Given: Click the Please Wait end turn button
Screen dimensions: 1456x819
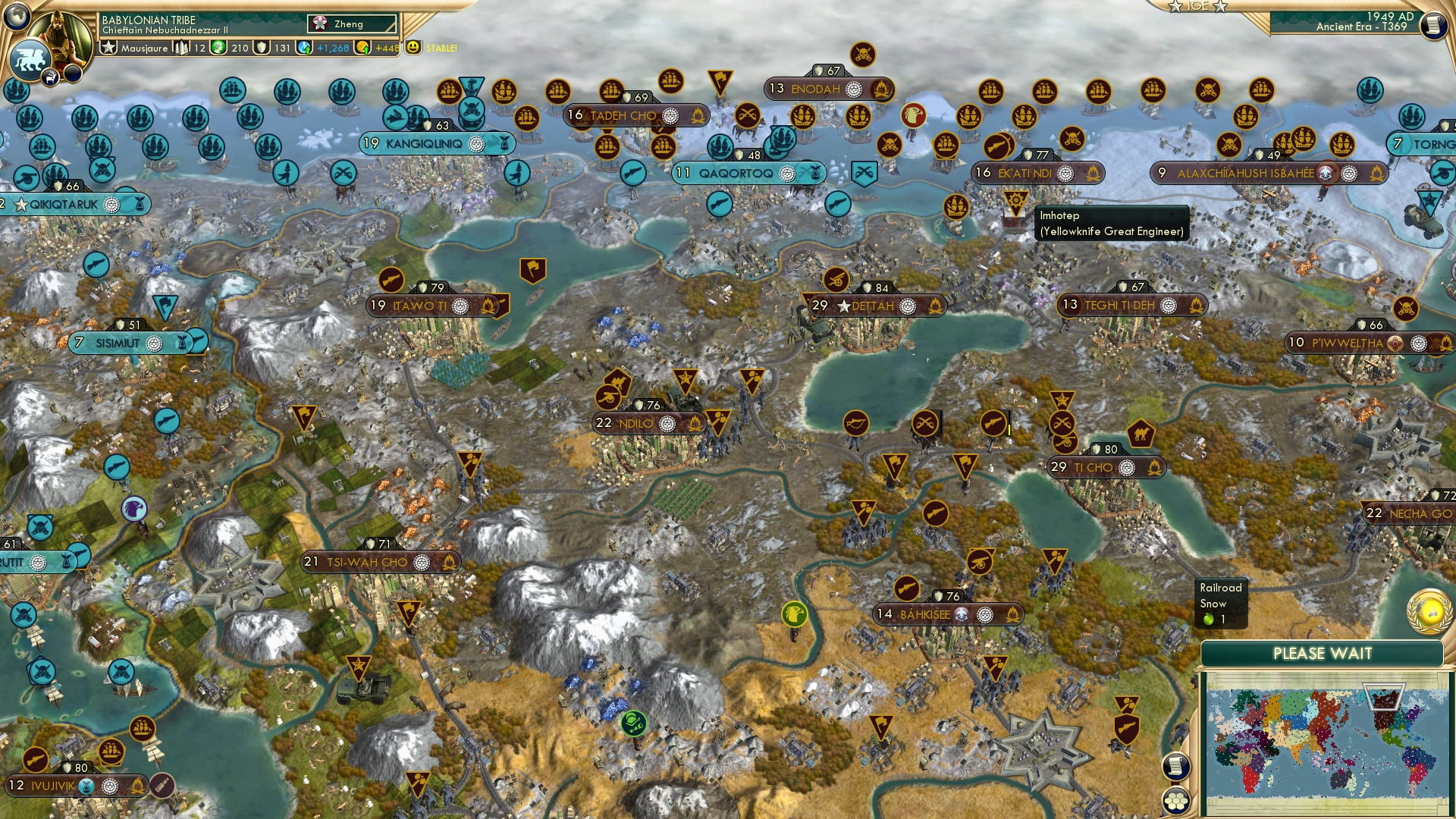Looking at the screenshot, I should 1322,654.
